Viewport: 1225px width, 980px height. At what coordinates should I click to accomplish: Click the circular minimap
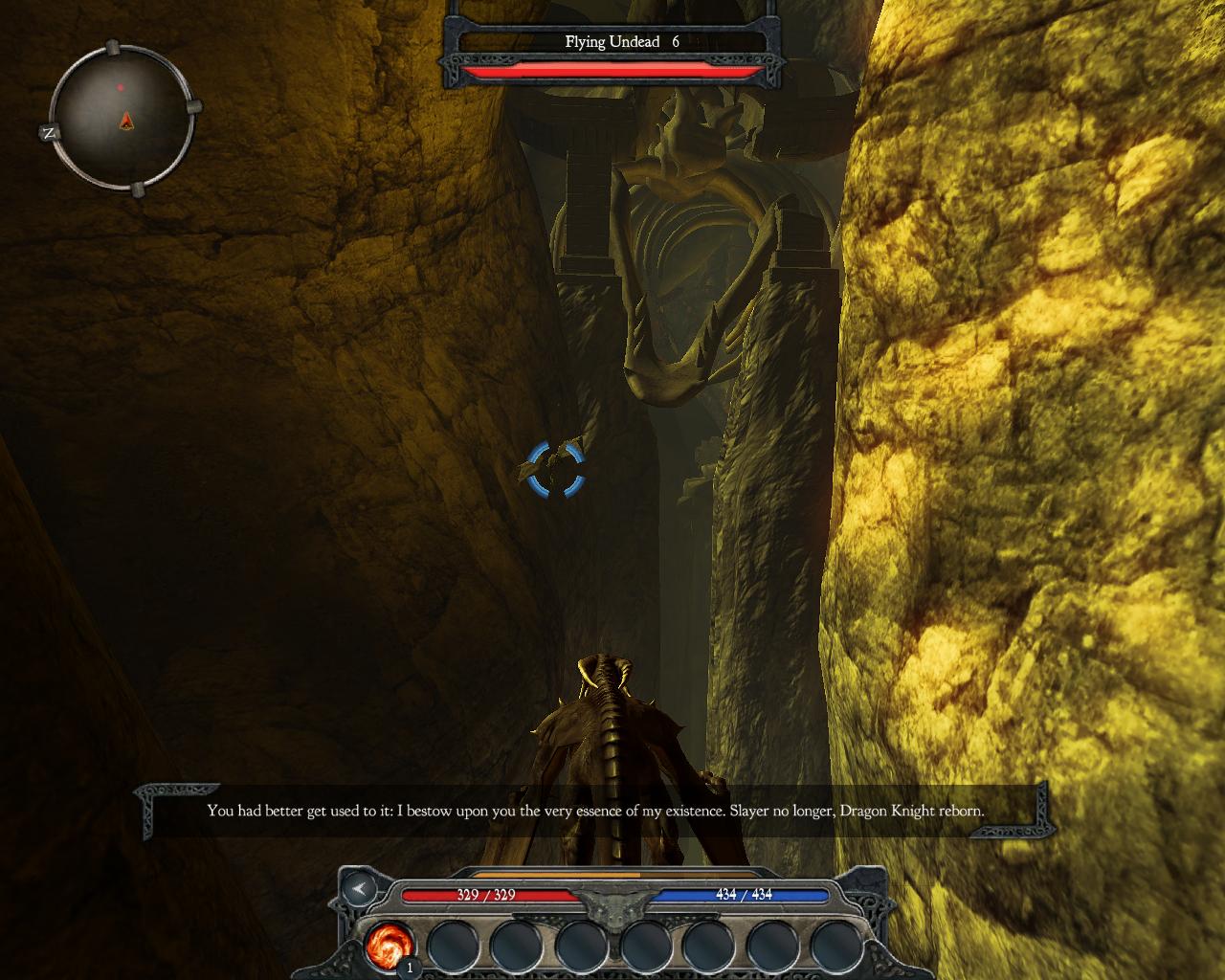[122, 120]
